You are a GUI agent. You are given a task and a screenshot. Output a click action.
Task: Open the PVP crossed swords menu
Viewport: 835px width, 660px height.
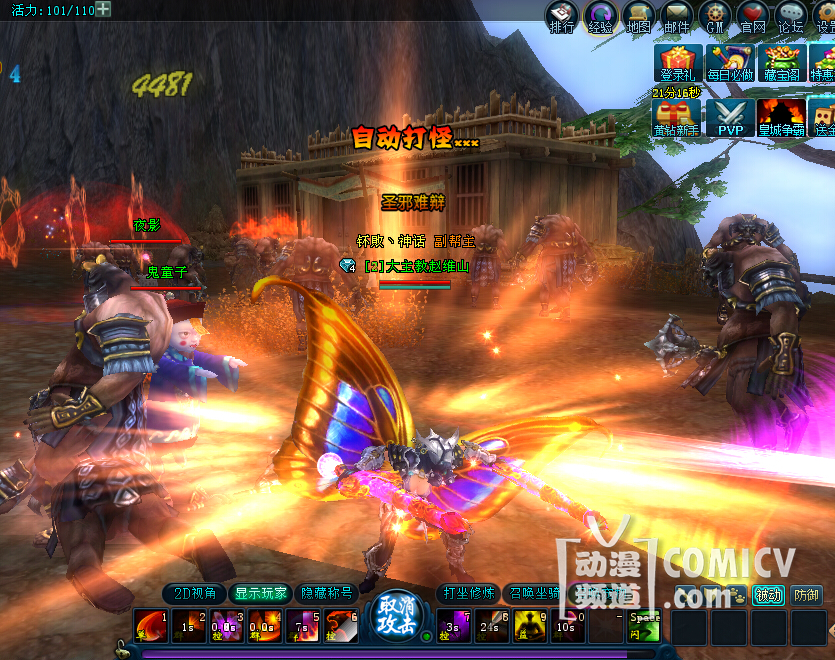tap(730, 117)
